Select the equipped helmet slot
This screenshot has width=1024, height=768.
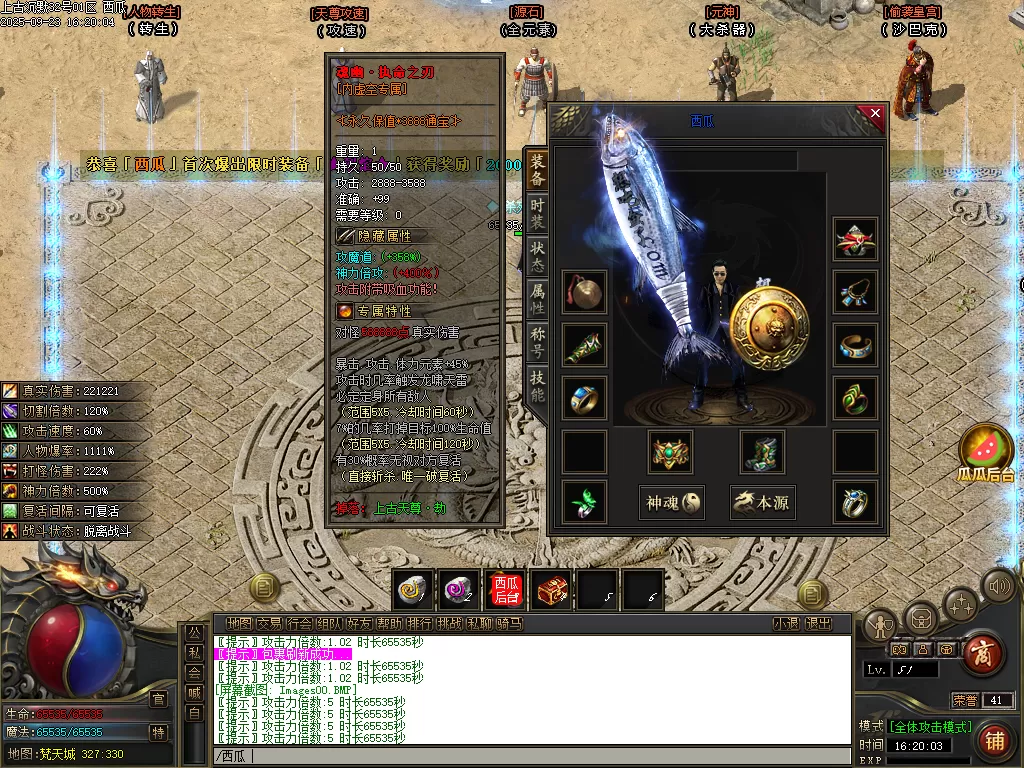coord(856,239)
